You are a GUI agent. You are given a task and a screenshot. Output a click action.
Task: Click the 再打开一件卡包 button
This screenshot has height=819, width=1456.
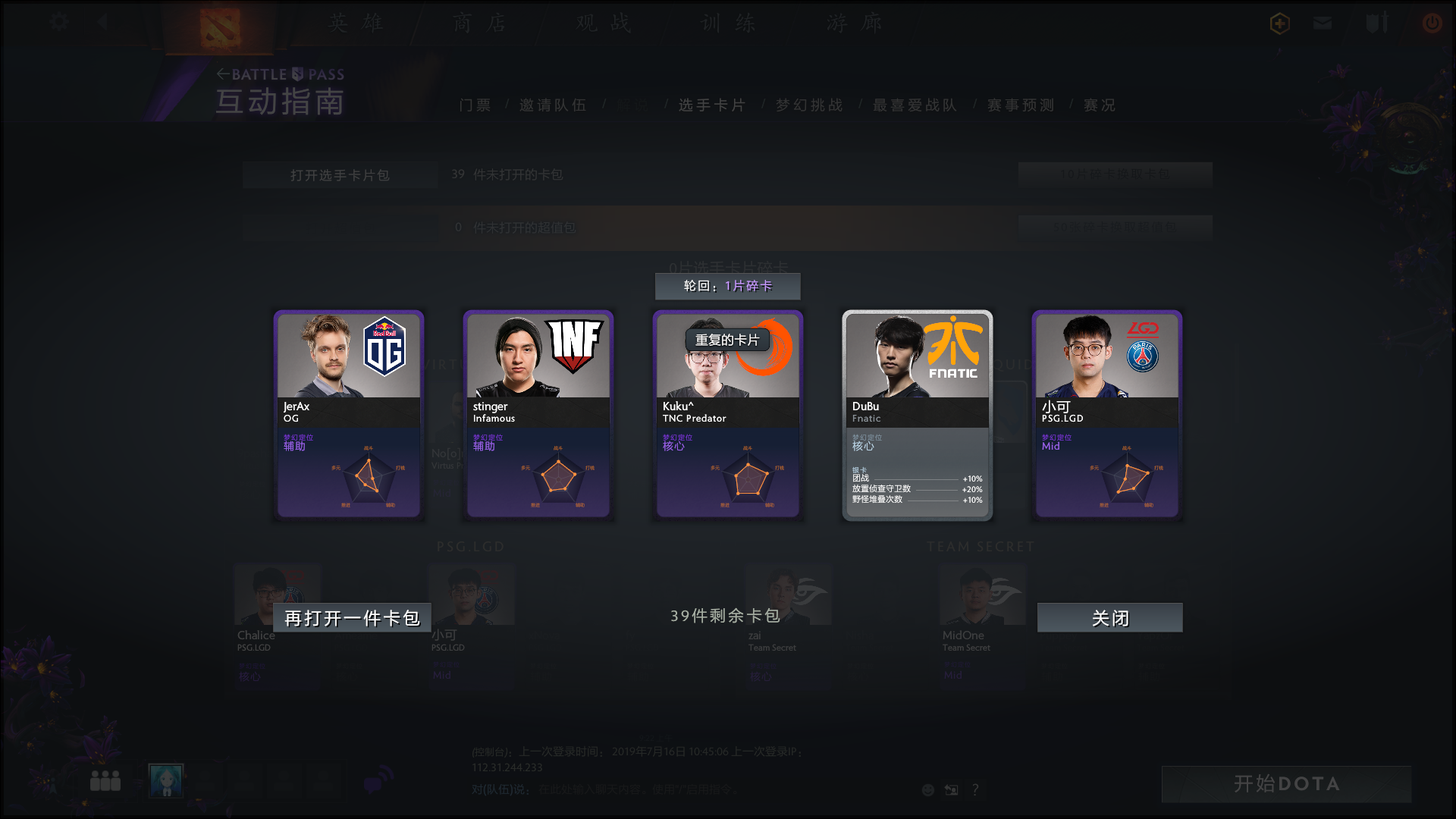point(351,618)
